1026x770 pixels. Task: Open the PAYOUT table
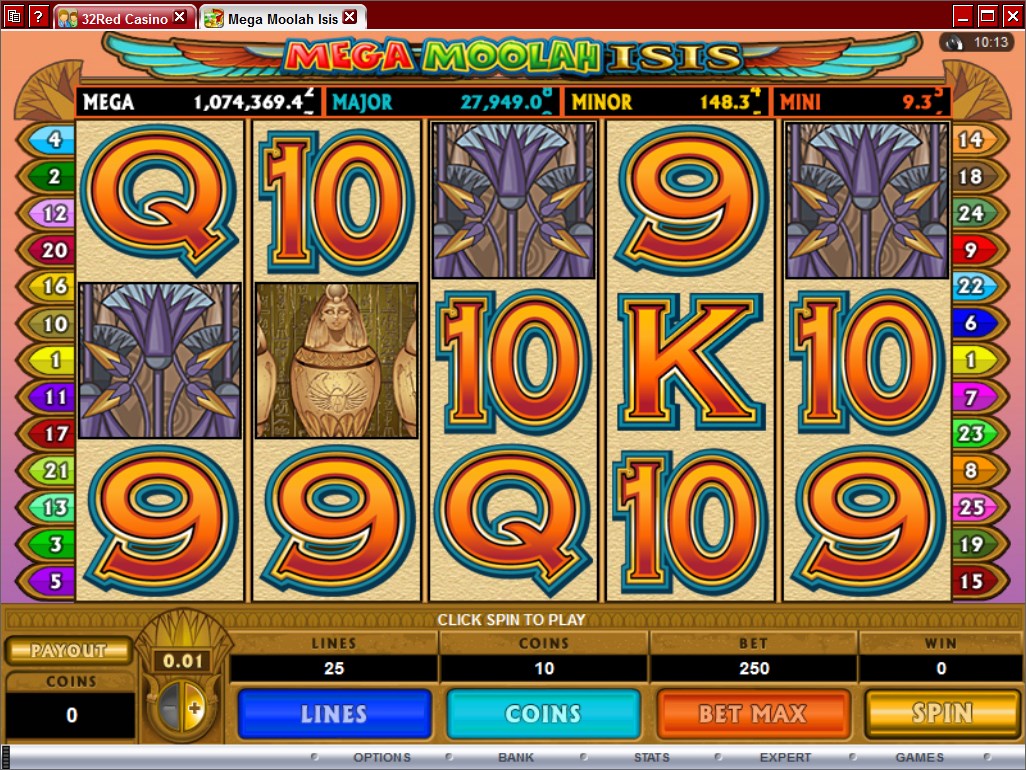coord(69,650)
